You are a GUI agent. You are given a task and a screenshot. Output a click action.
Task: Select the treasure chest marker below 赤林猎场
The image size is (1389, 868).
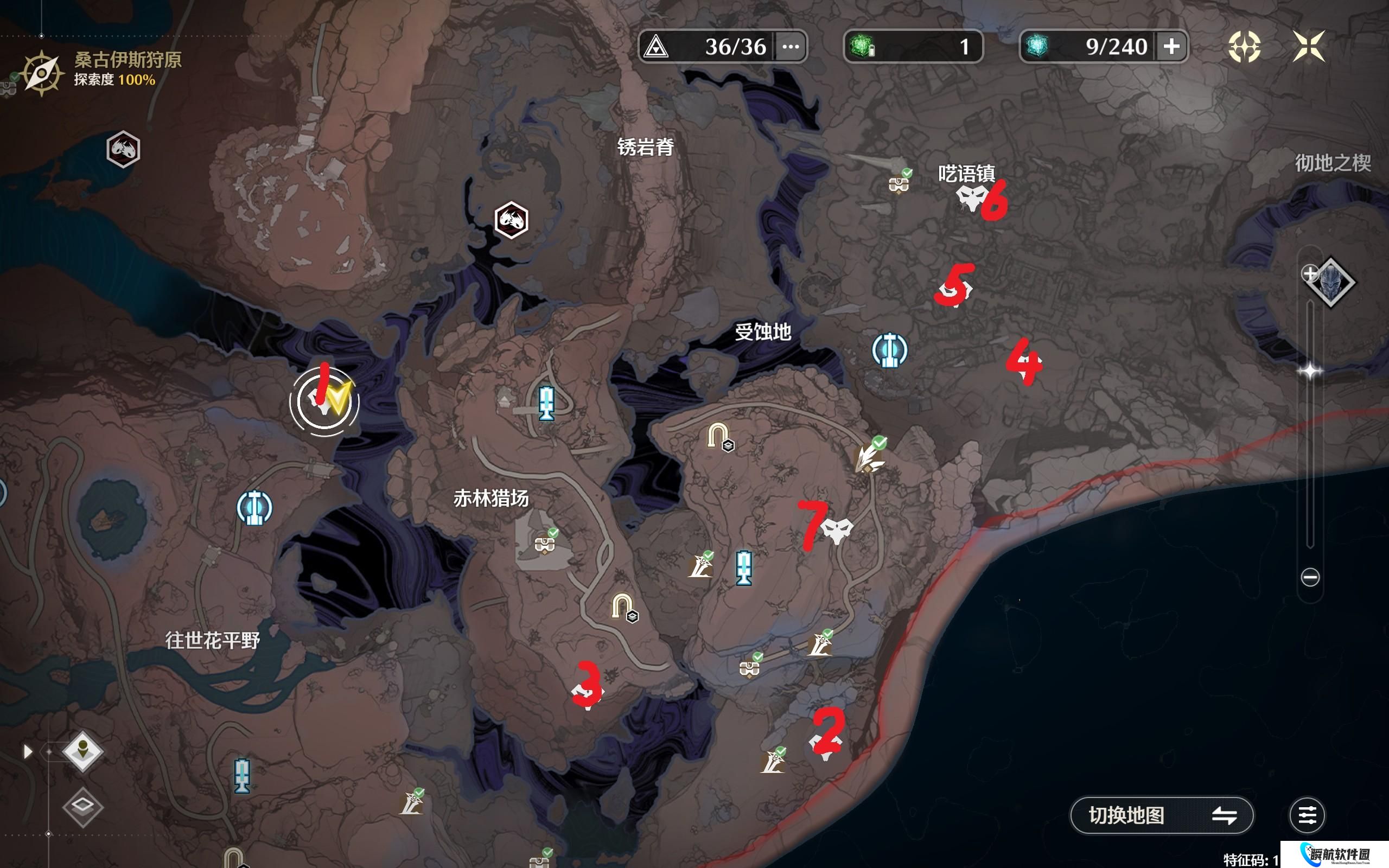(545, 542)
